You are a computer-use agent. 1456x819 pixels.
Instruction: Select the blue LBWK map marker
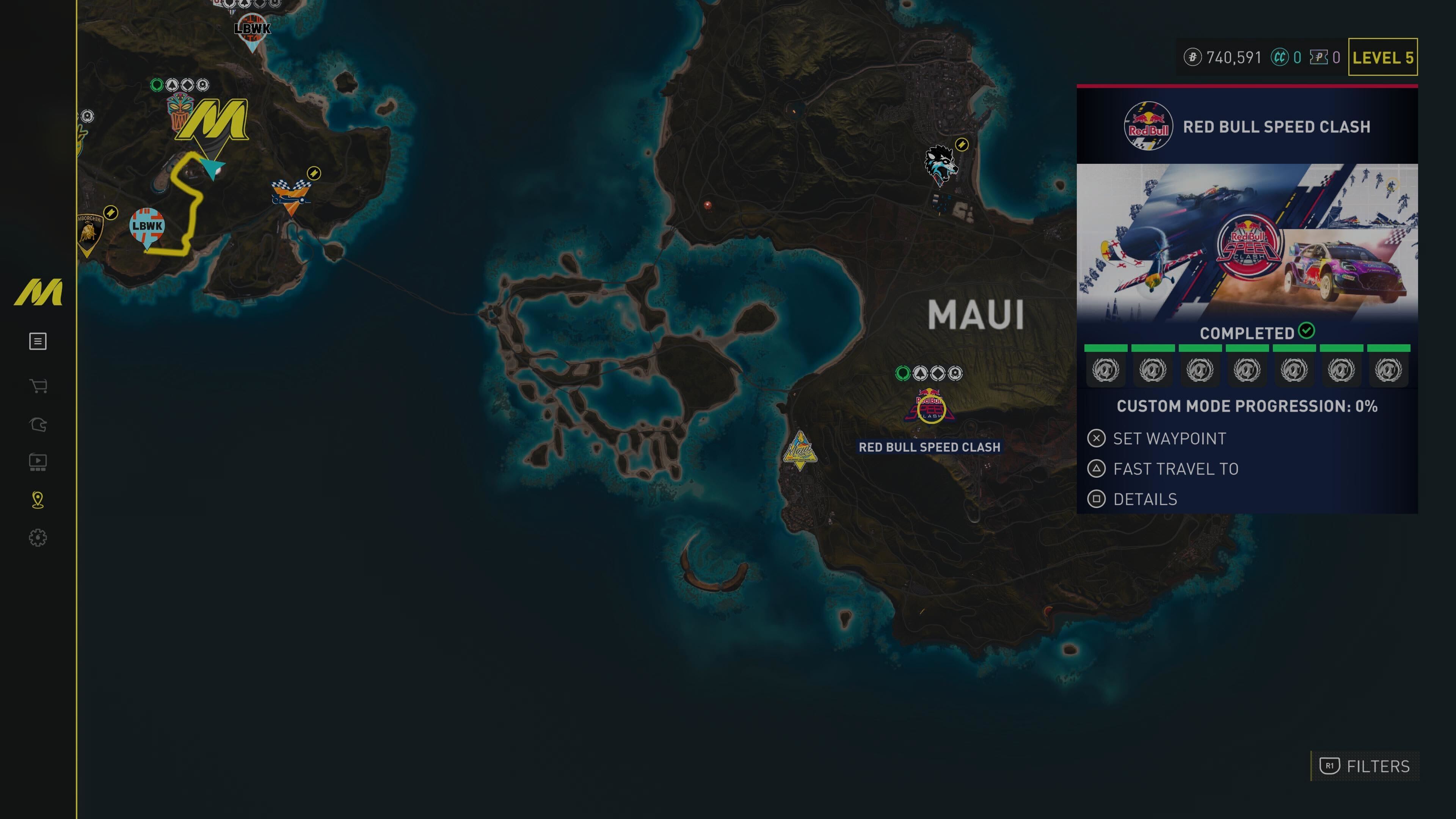coord(147,226)
